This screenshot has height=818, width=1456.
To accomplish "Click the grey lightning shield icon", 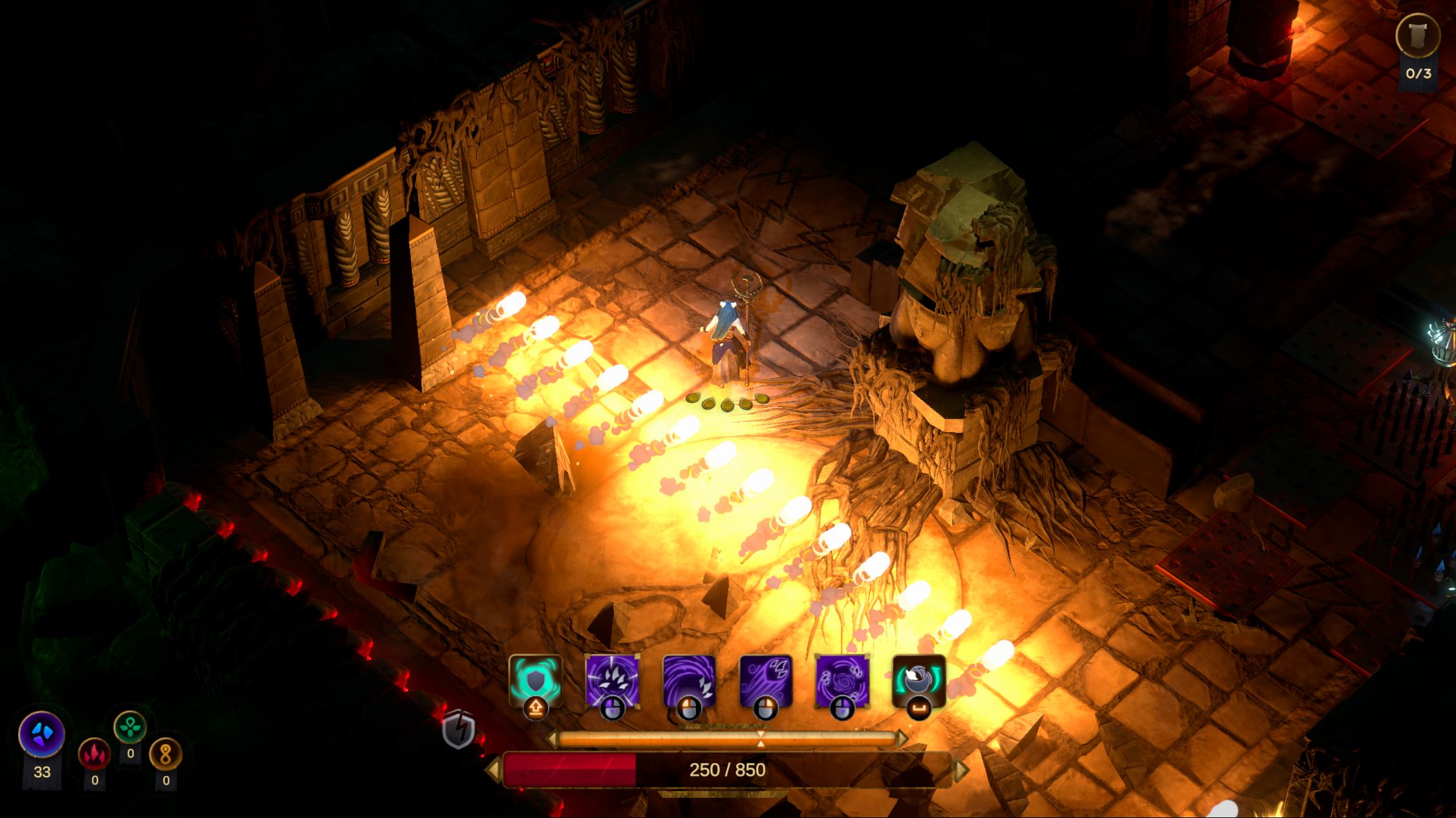I will pos(459,731).
